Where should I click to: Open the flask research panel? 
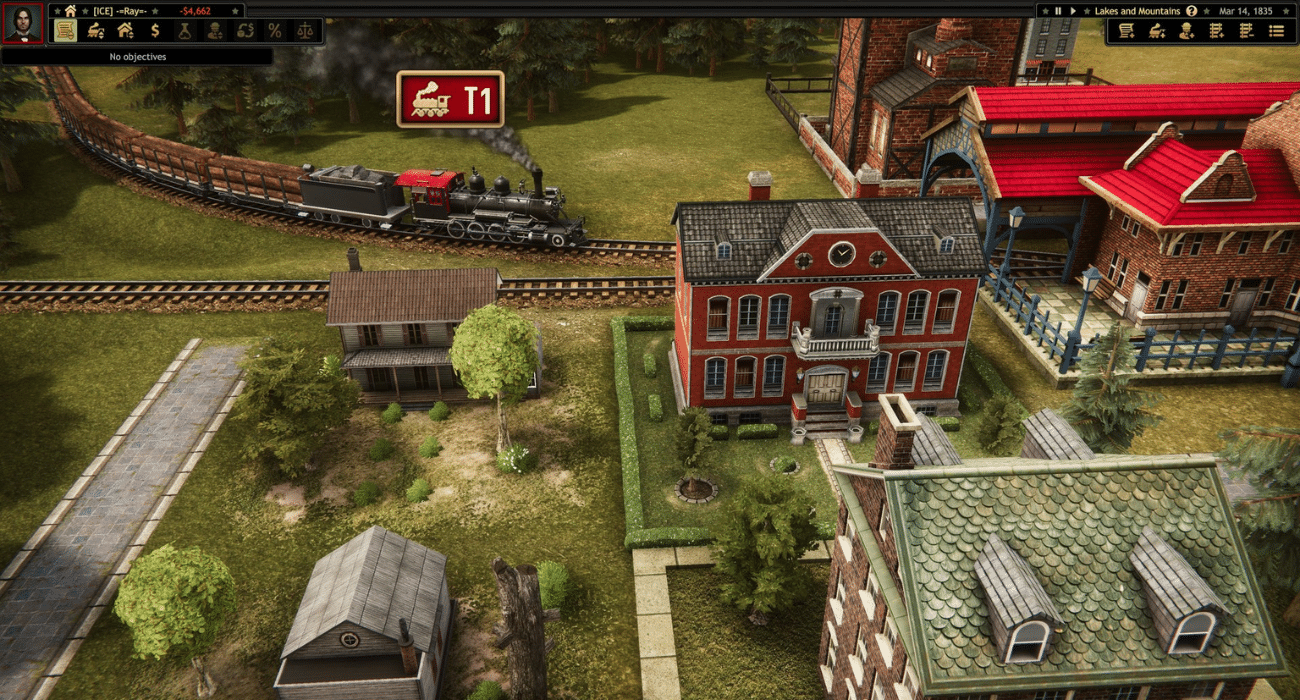tap(185, 31)
